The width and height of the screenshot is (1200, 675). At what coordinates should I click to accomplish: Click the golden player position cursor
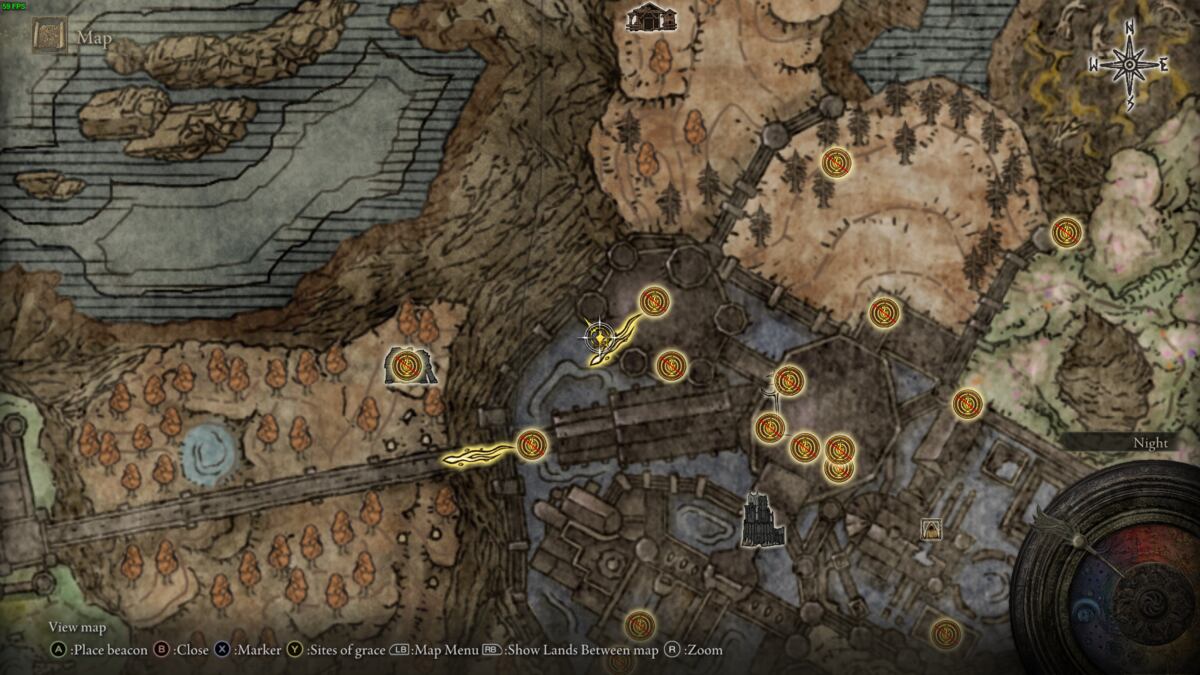(598, 337)
